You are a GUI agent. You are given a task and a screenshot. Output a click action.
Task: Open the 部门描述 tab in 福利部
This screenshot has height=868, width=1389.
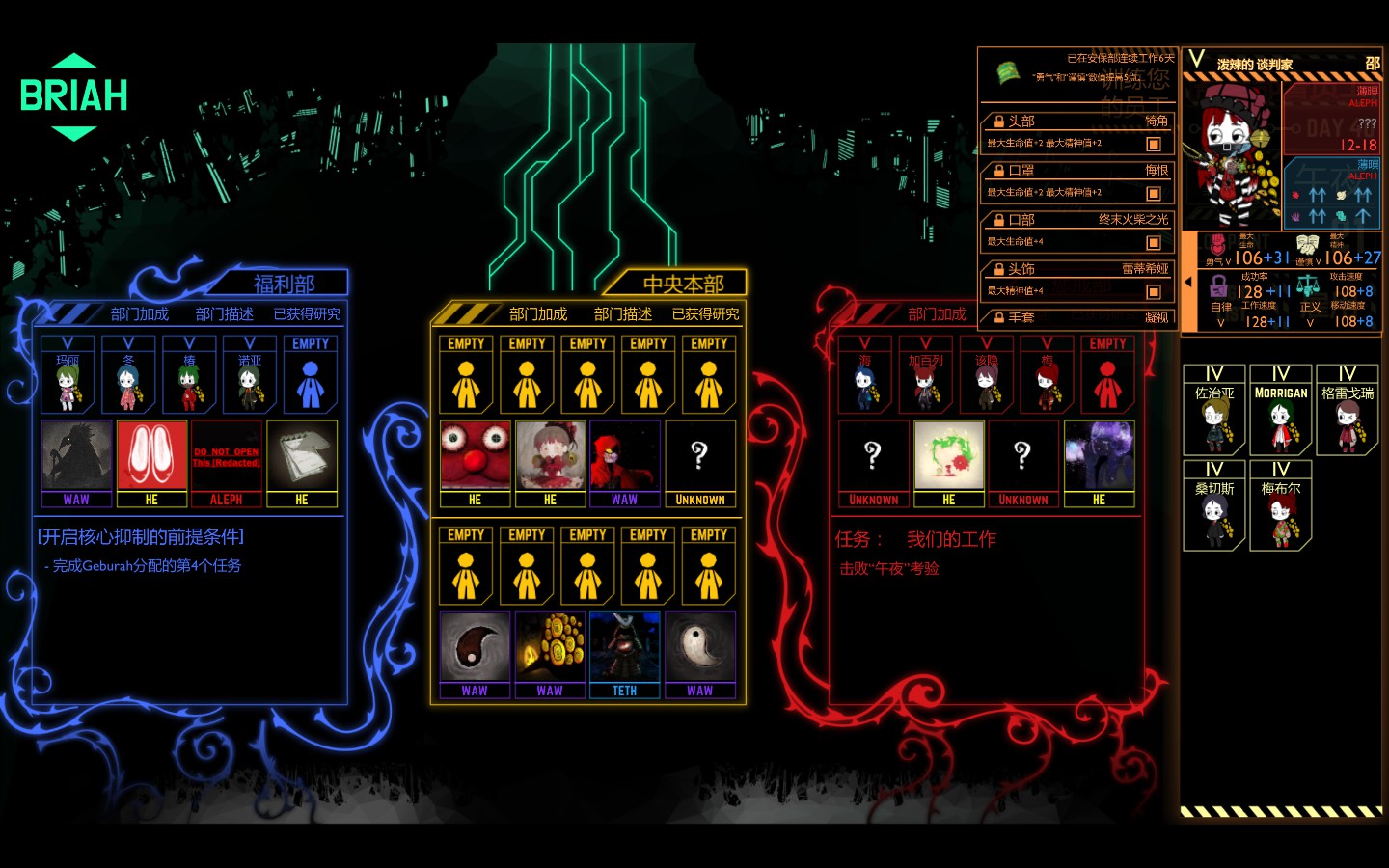coord(224,314)
